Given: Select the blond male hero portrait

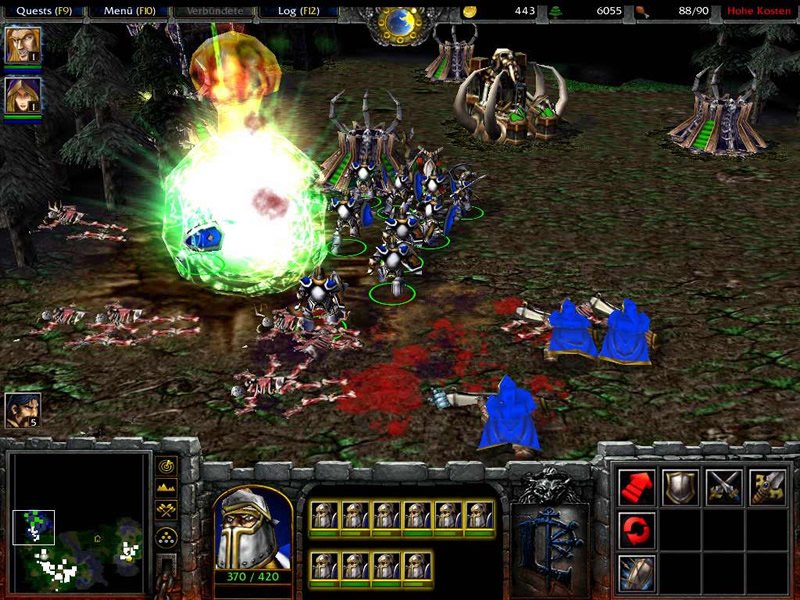Looking at the screenshot, I should [19, 45].
